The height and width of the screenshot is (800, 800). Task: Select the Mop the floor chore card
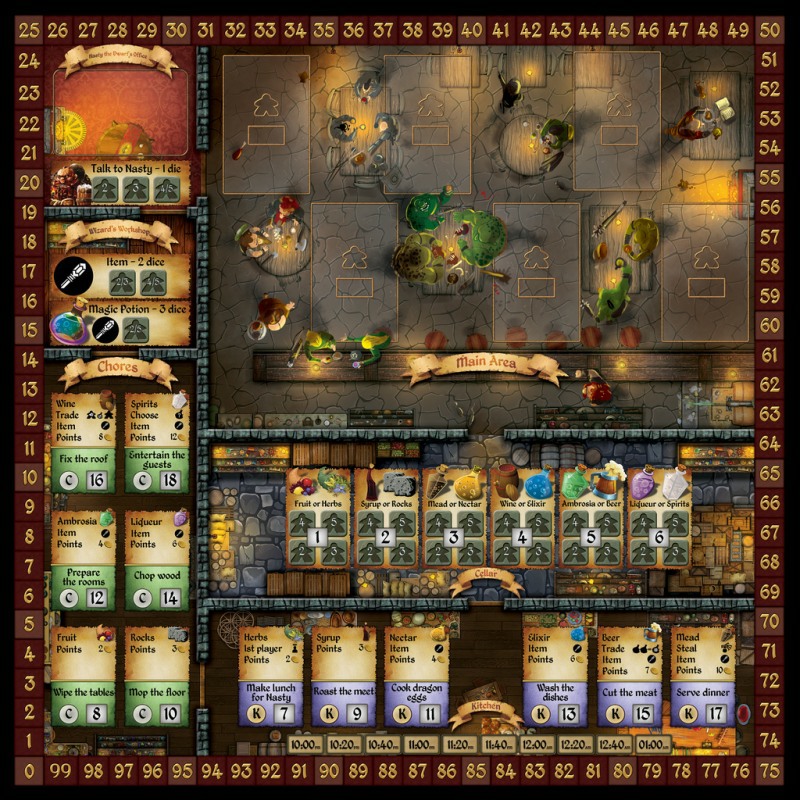point(157,676)
